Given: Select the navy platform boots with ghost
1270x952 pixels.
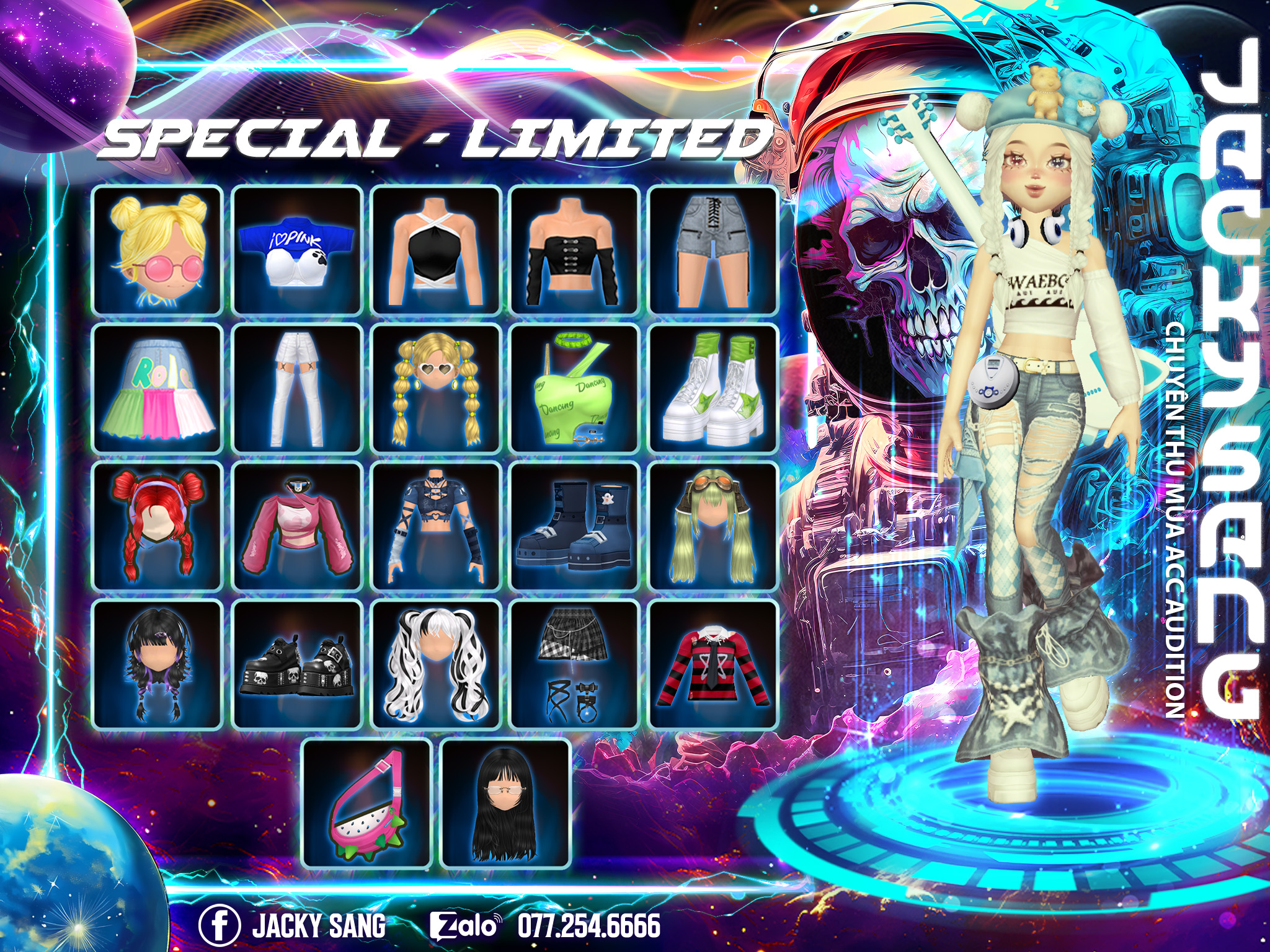Looking at the screenshot, I should pyautogui.click(x=574, y=527).
